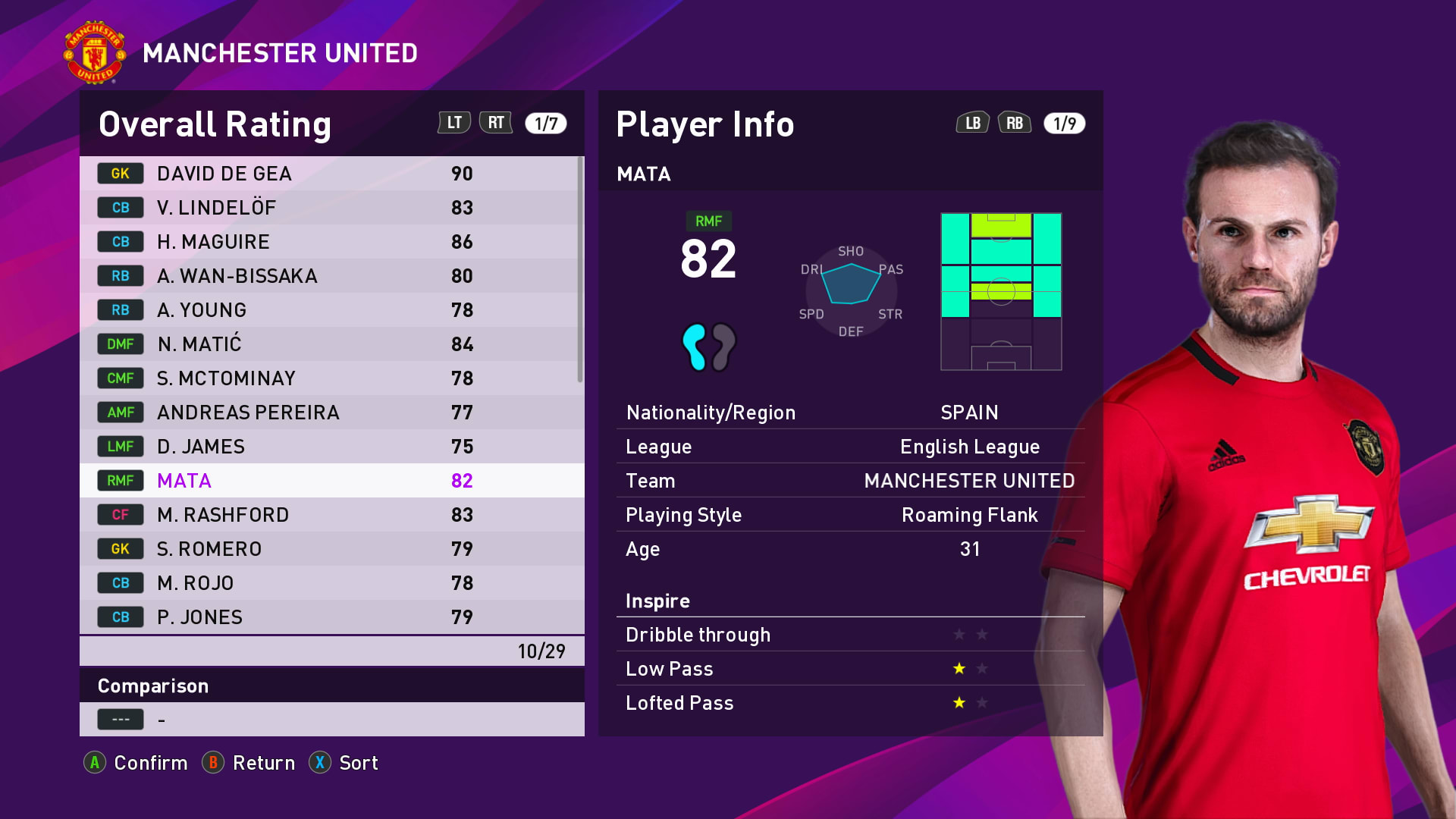This screenshot has height=819, width=1456.
Task: Select the Dribble through inspire row
Action: (850, 635)
